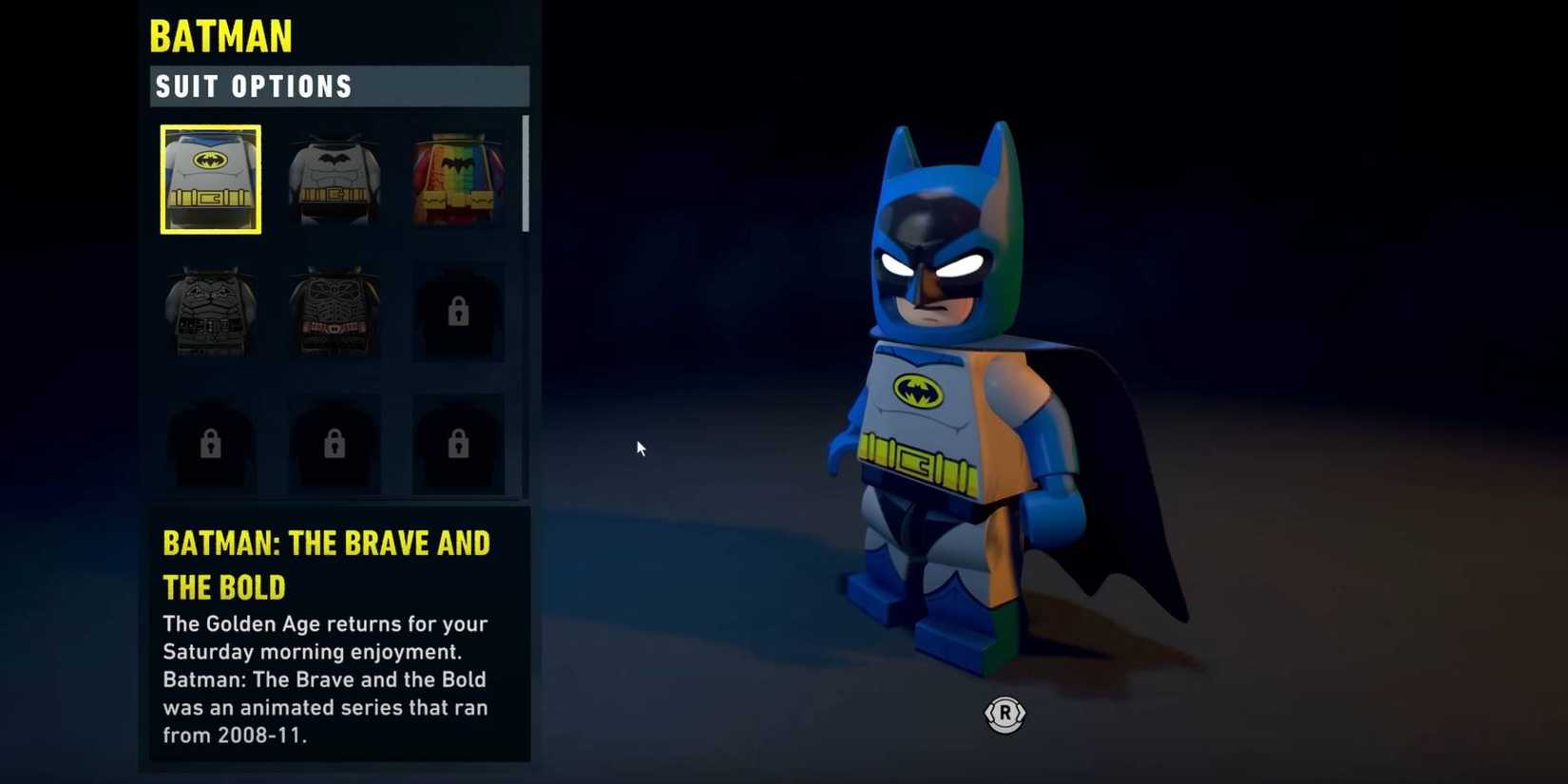This screenshot has width=1568, height=784.
Task: Select the dark armored Batsuit in the second row
Action: [210, 312]
